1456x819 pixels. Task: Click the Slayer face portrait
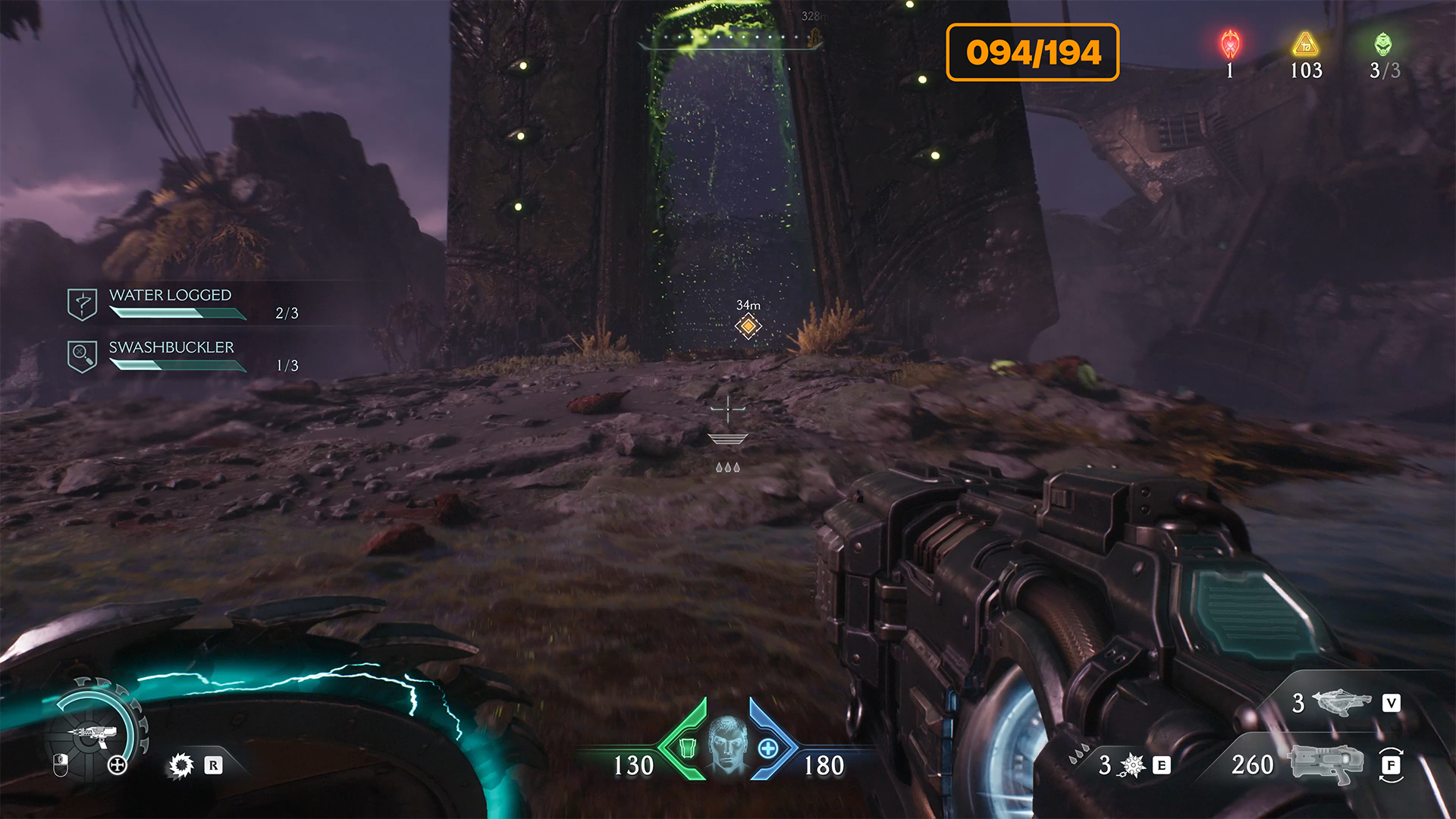pos(727,744)
